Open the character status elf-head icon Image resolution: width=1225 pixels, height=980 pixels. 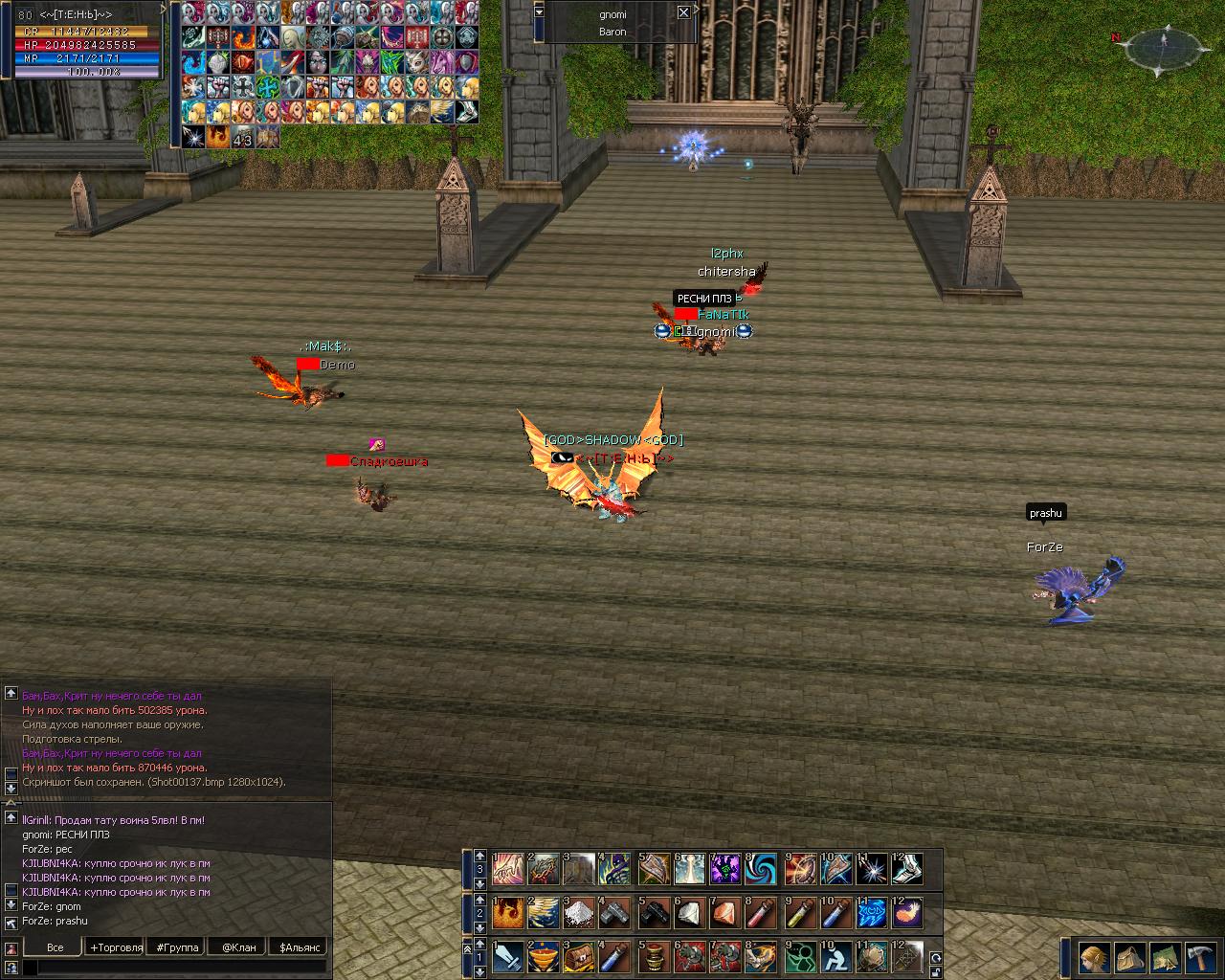click(x=1095, y=957)
